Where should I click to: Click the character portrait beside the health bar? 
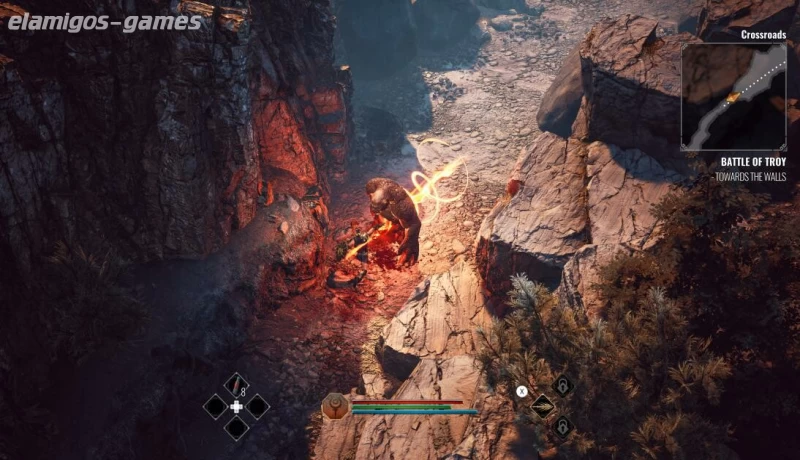(336, 406)
